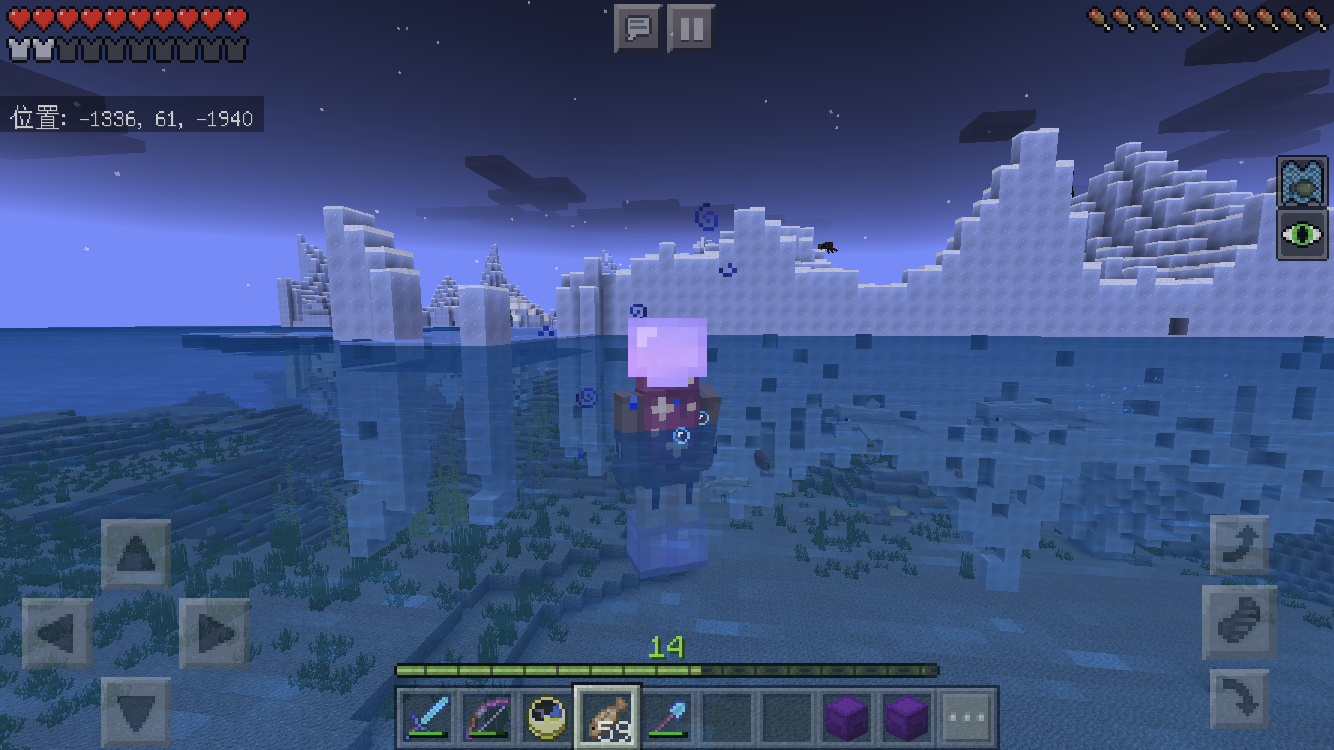Screen dimensions: 1334x750
Task: Tap the move left arrow
Action: 57,633
